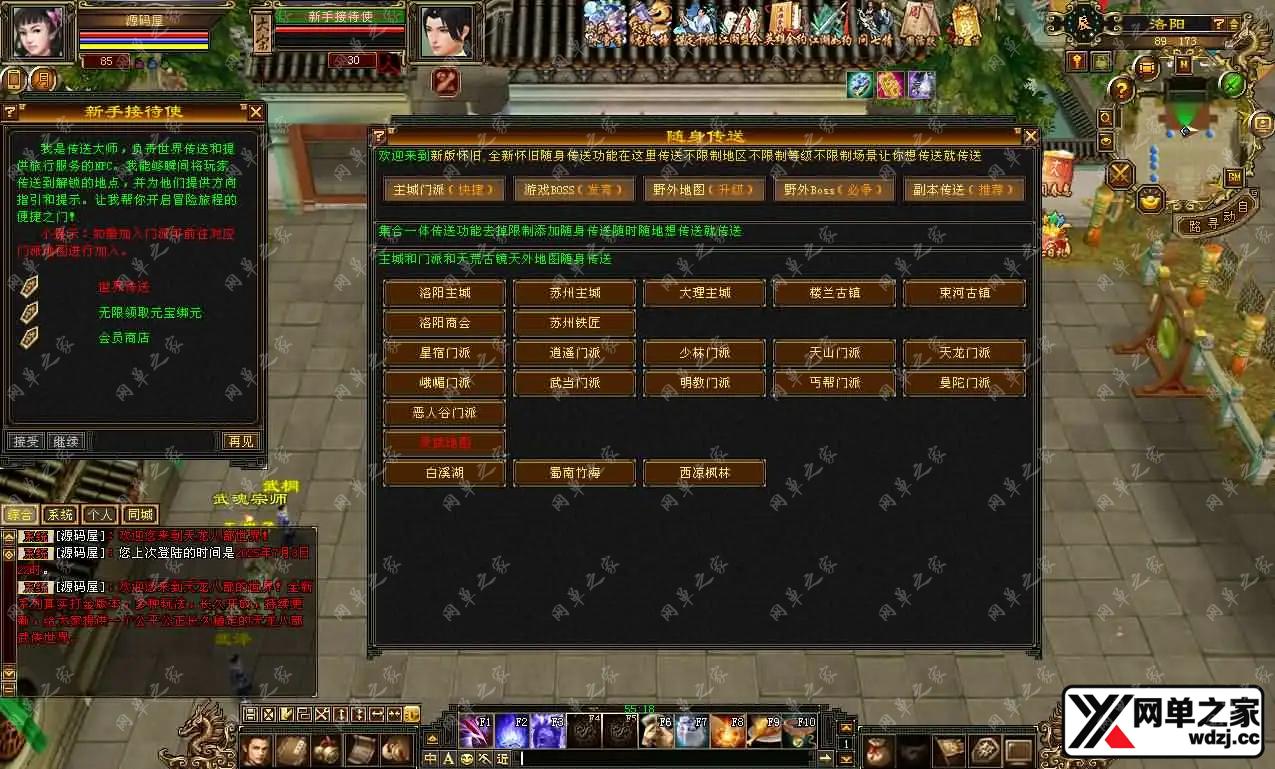Click the 西凉枫林 map button
Viewport: 1275px width, 769px height.
click(x=705, y=473)
